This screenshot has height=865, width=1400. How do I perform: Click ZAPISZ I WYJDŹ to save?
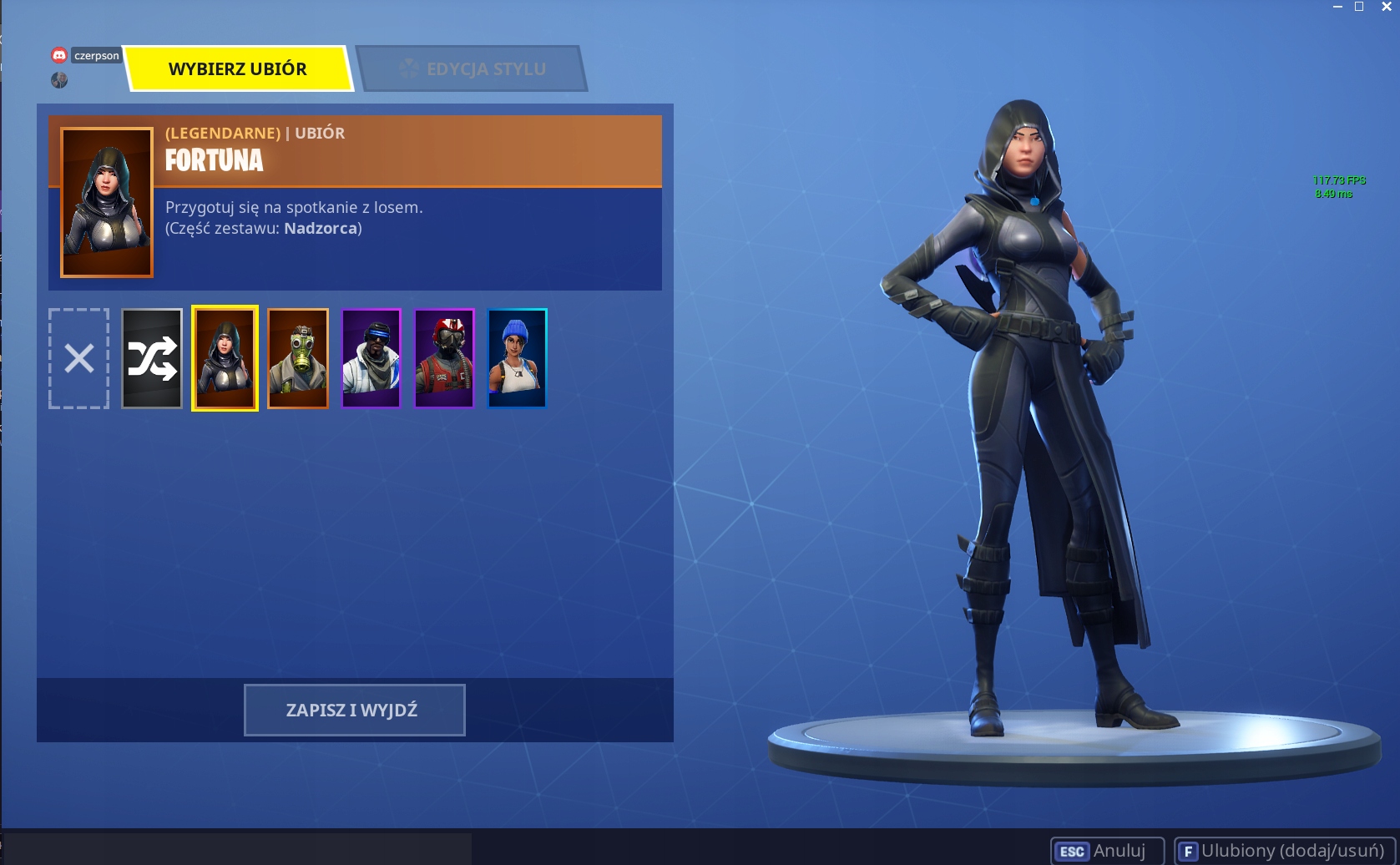click(354, 709)
